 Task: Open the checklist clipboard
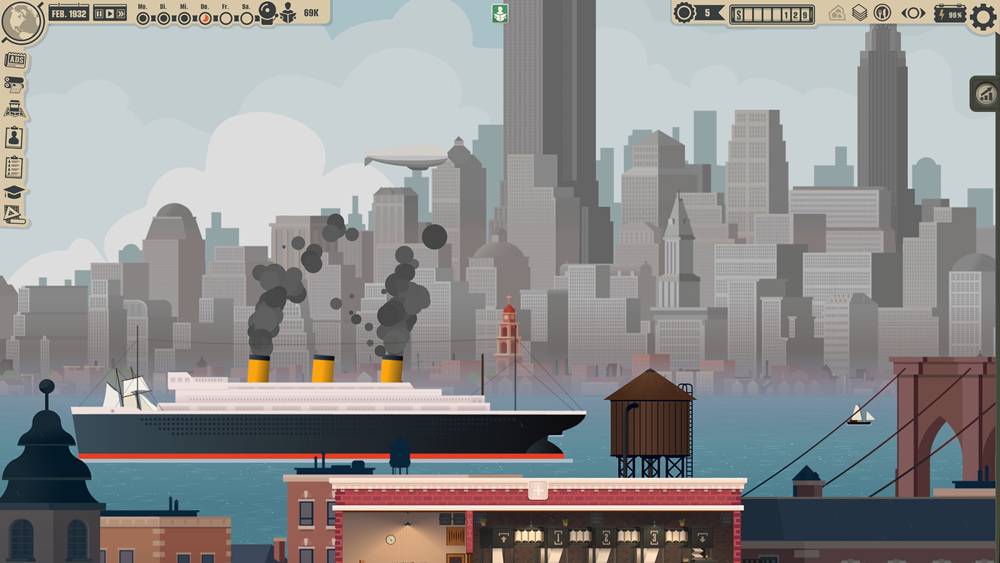point(14,166)
